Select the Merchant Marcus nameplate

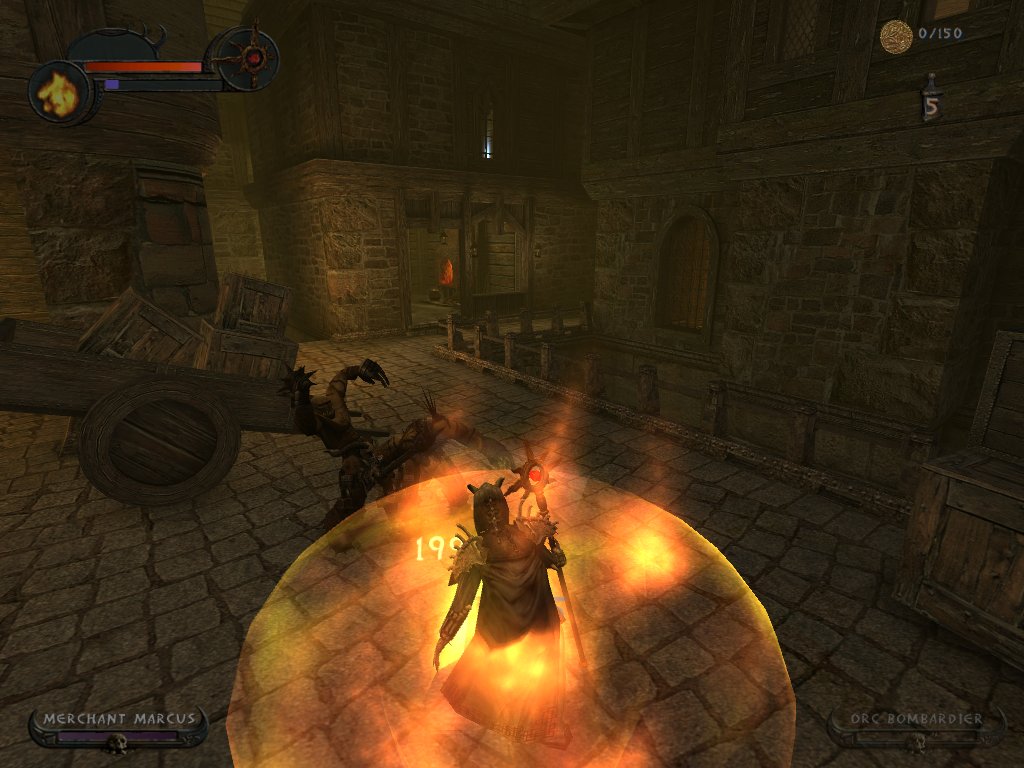coord(117,726)
